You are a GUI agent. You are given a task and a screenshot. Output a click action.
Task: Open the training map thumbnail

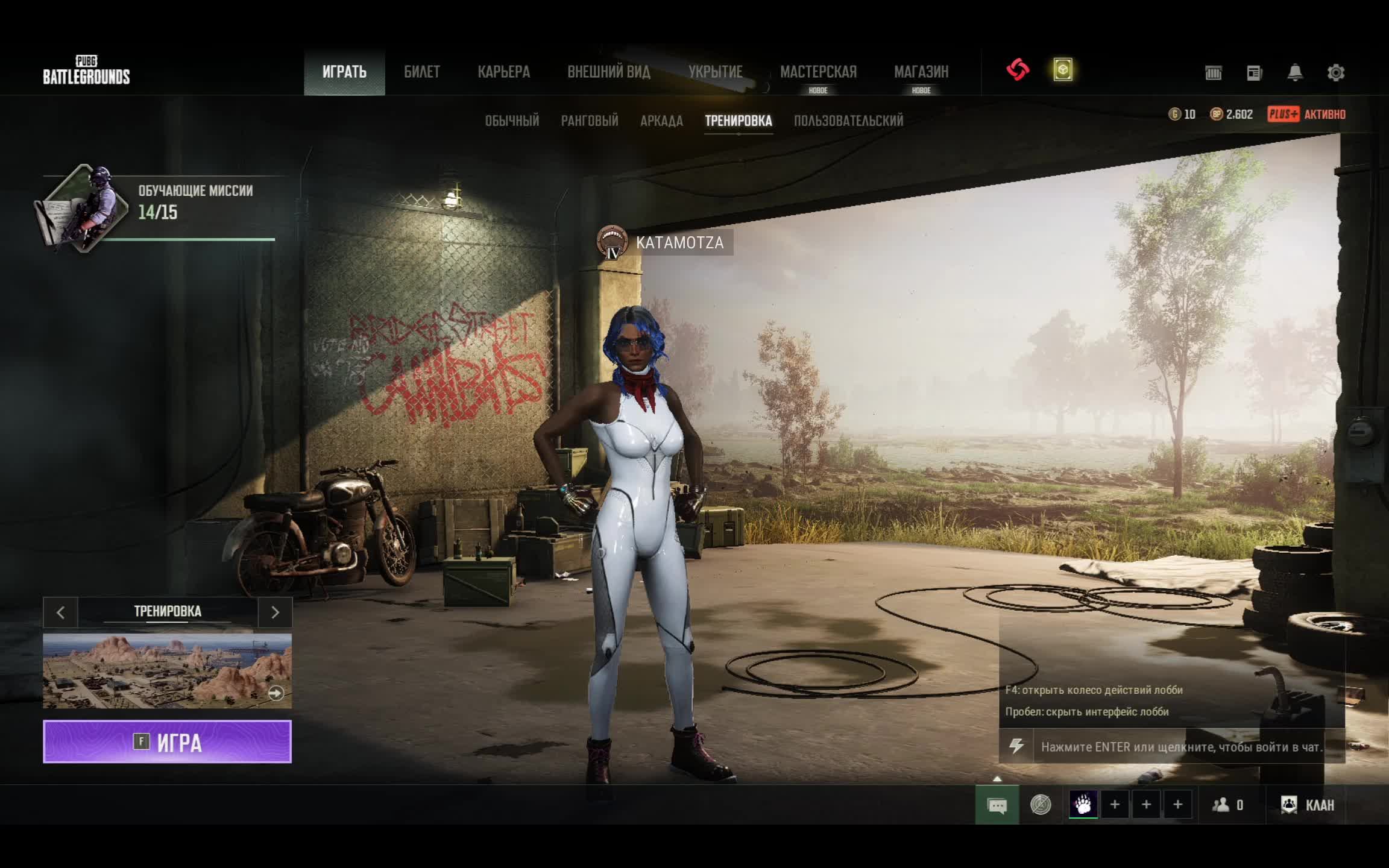point(167,670)
